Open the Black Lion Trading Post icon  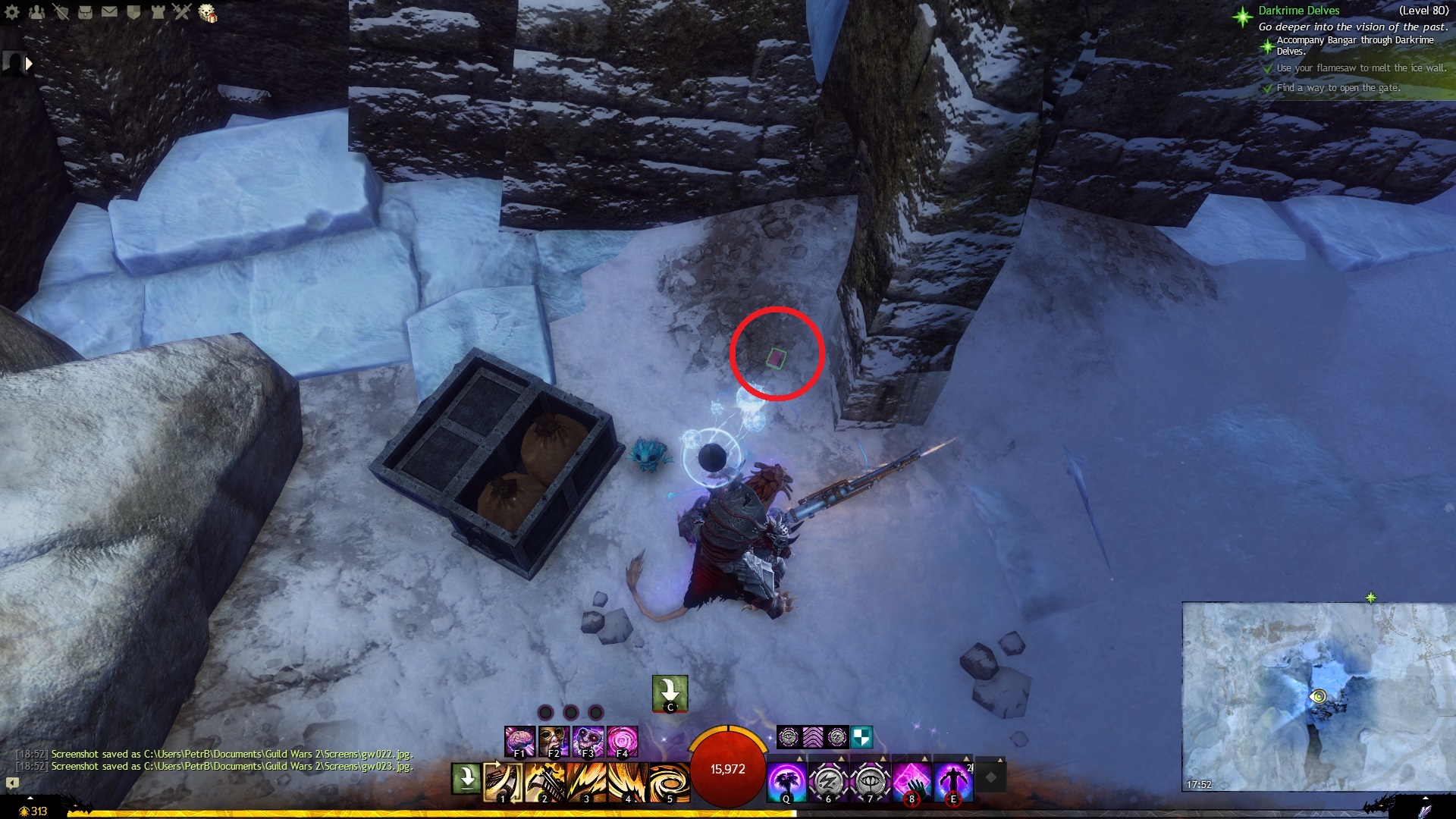(x=207, y=13)
